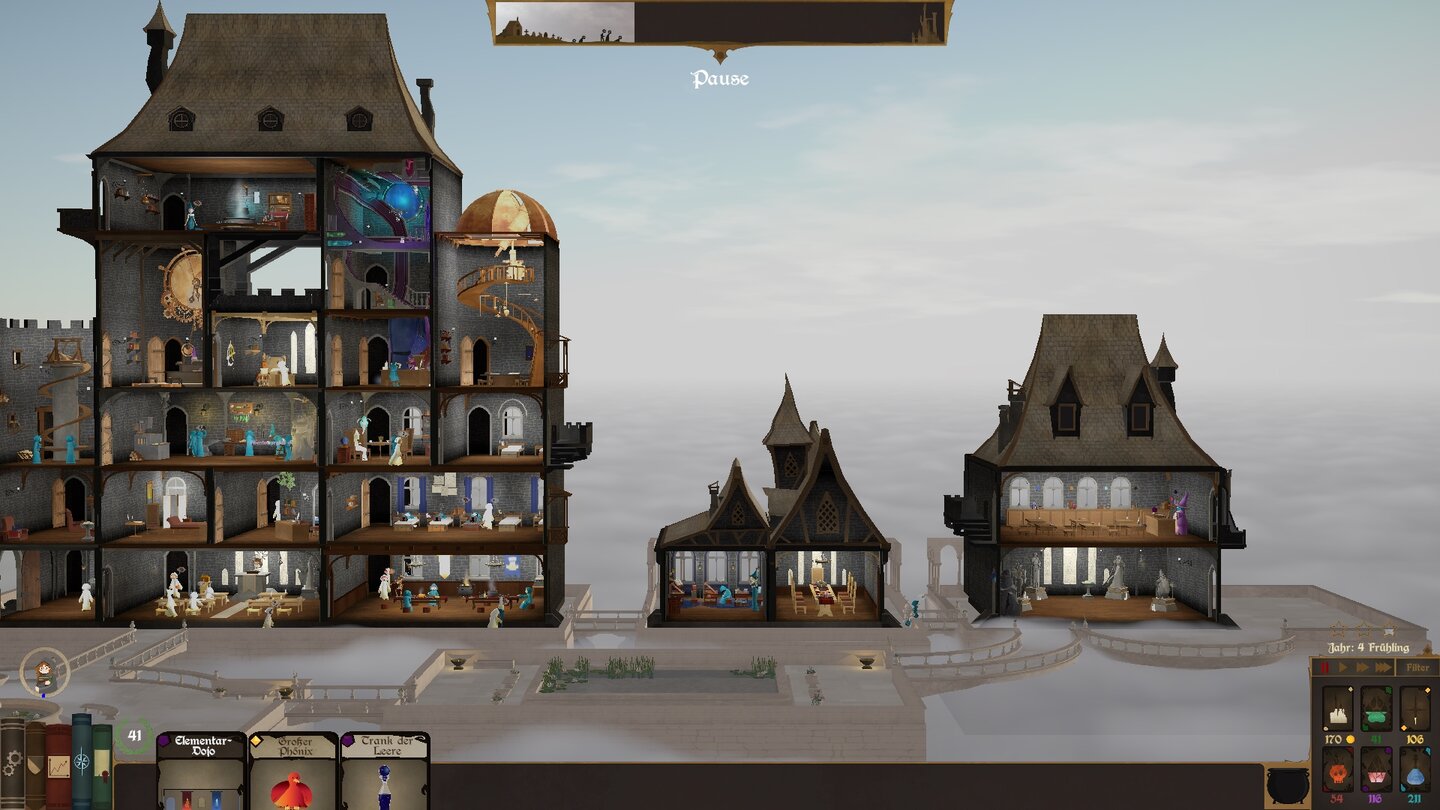Enable fastest speed with triple arrows
1440x810 pixels.
[x=1382, y=667]
